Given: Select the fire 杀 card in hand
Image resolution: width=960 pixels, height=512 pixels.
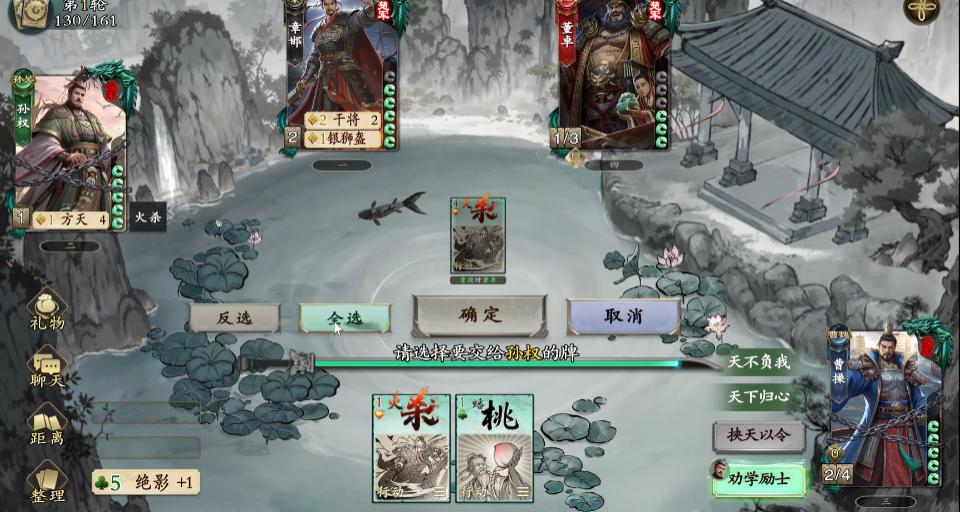Looking at the screenshot, I should 411,447.
